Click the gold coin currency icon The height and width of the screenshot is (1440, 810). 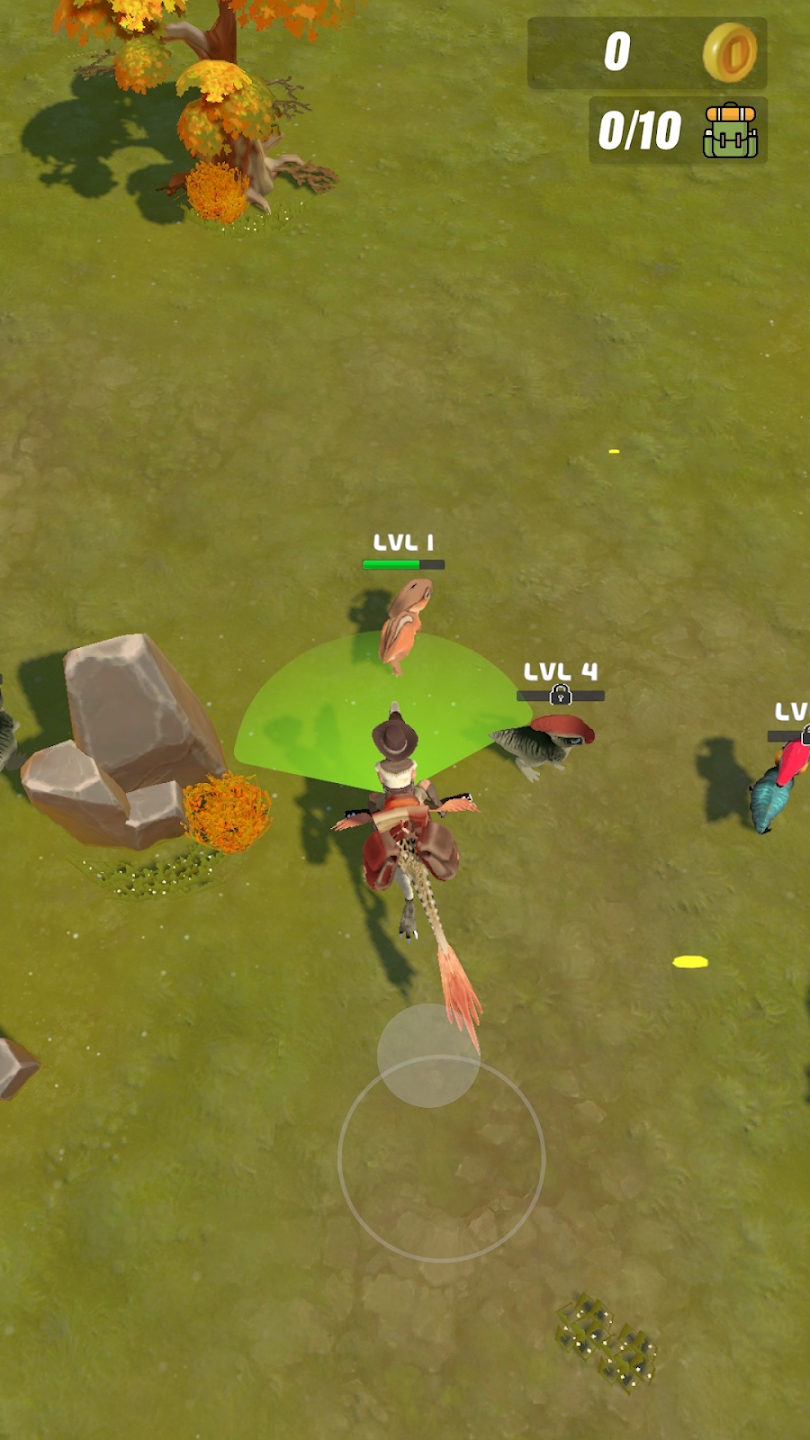pos(730,52)
